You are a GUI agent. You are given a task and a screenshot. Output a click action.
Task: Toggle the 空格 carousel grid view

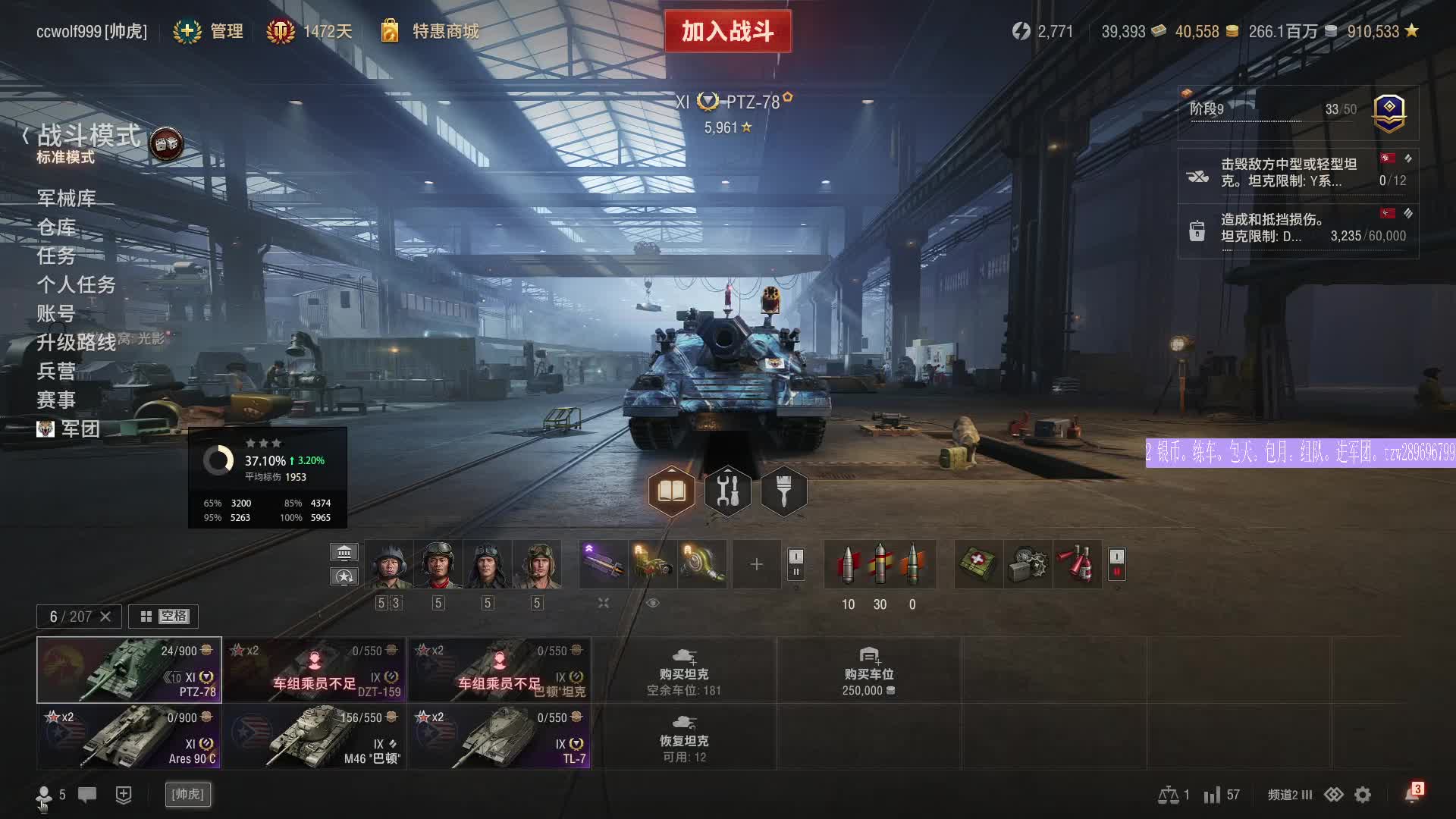point(164,617)
